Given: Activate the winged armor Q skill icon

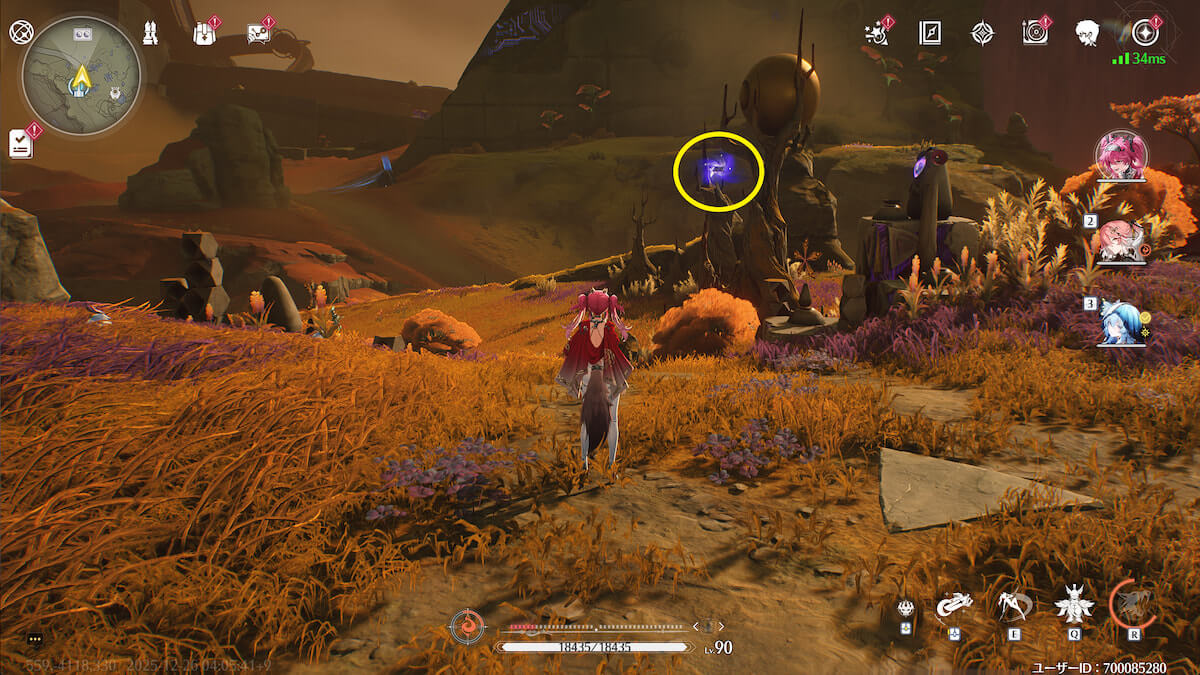Looking at the screenshot, I should tap(1074, 603).
